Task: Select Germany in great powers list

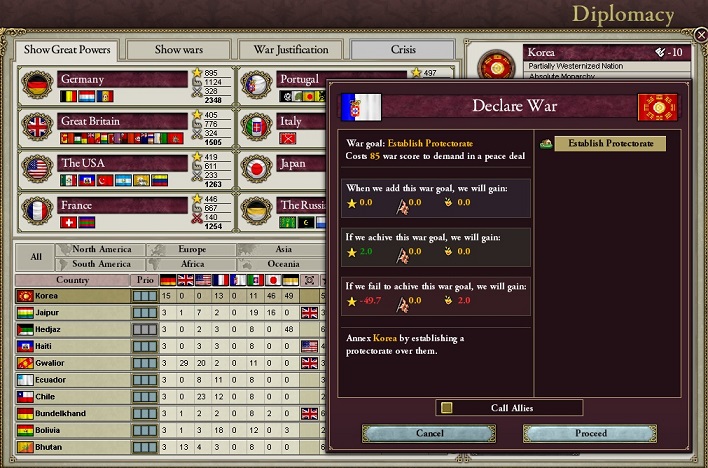Action: pyautogui.click(x=121, y=80)
